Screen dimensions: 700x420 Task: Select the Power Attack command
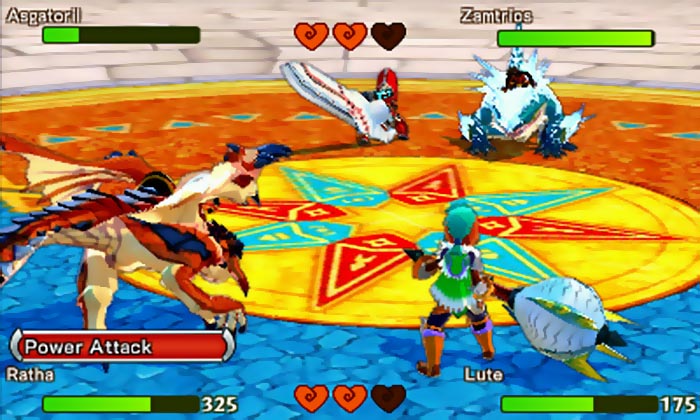click(120, 348)
